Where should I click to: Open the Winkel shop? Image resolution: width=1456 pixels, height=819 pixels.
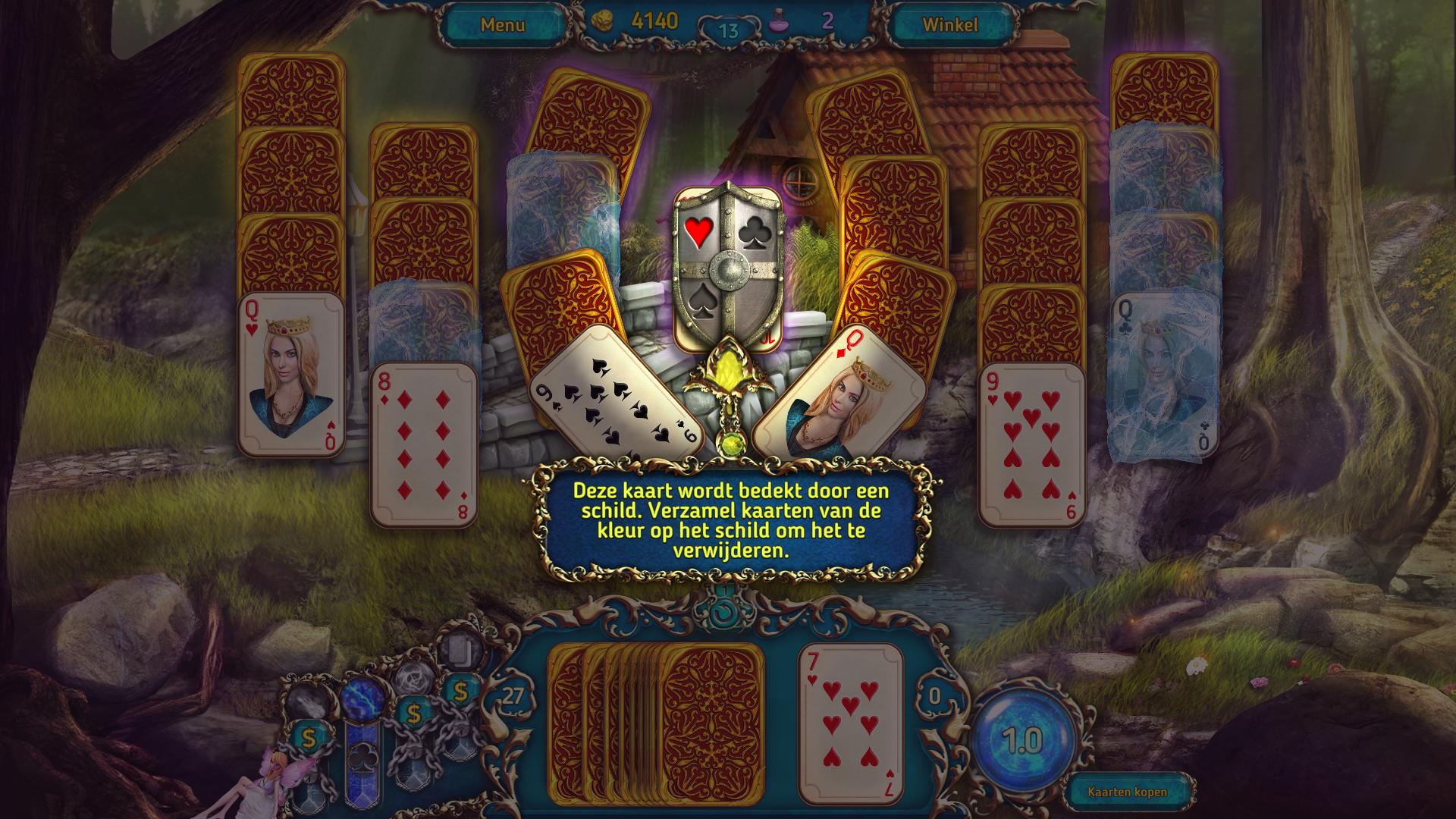[949, 25]
